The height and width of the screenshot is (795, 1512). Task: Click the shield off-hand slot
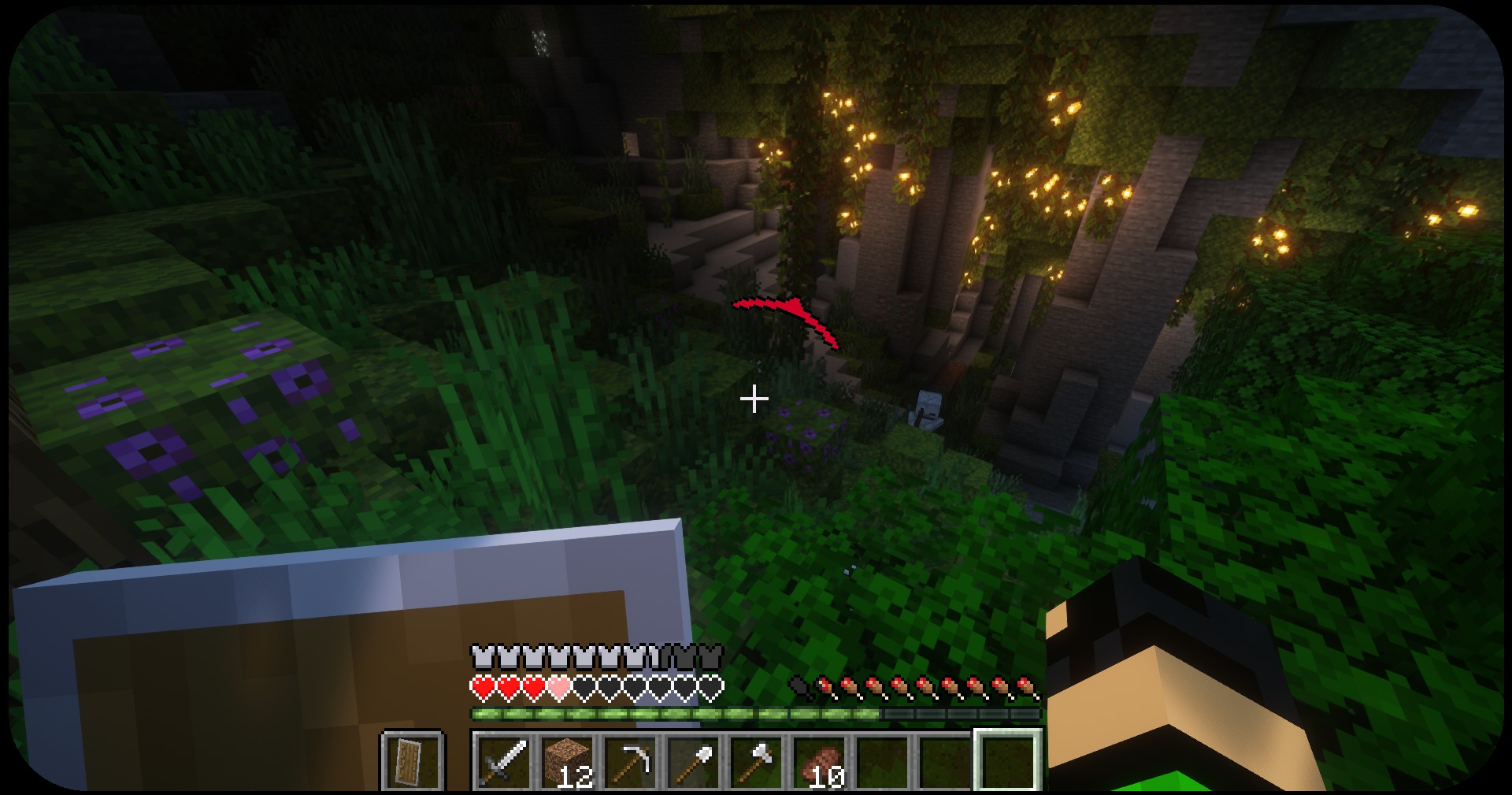[413, 760]
